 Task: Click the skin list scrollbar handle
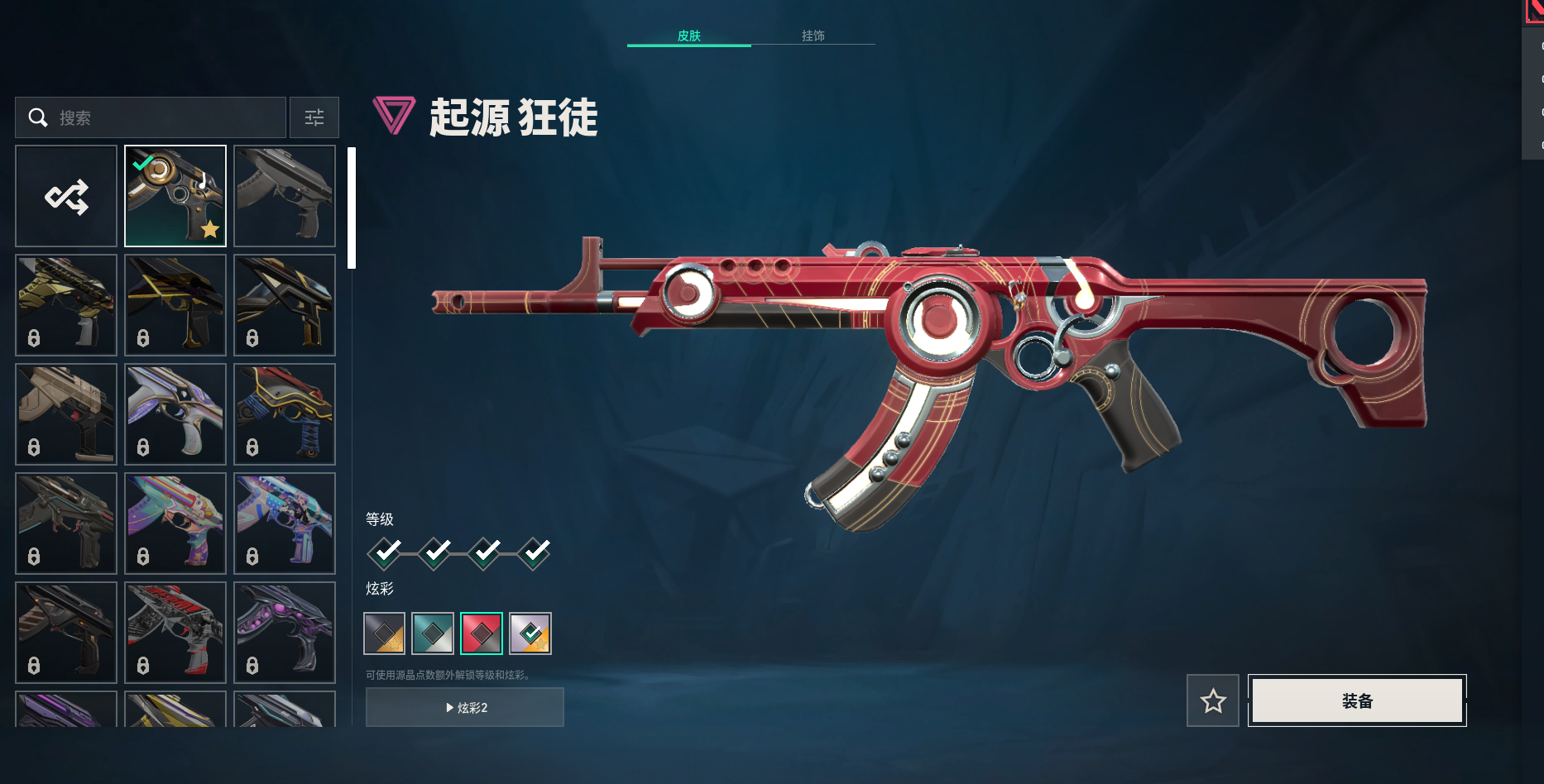point(352,208)
